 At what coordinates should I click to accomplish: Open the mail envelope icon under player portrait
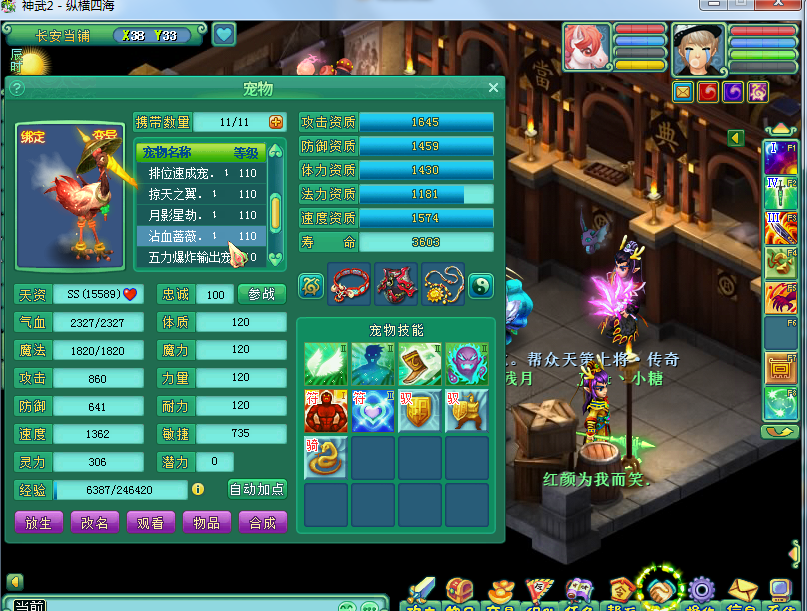coord(683,91)
